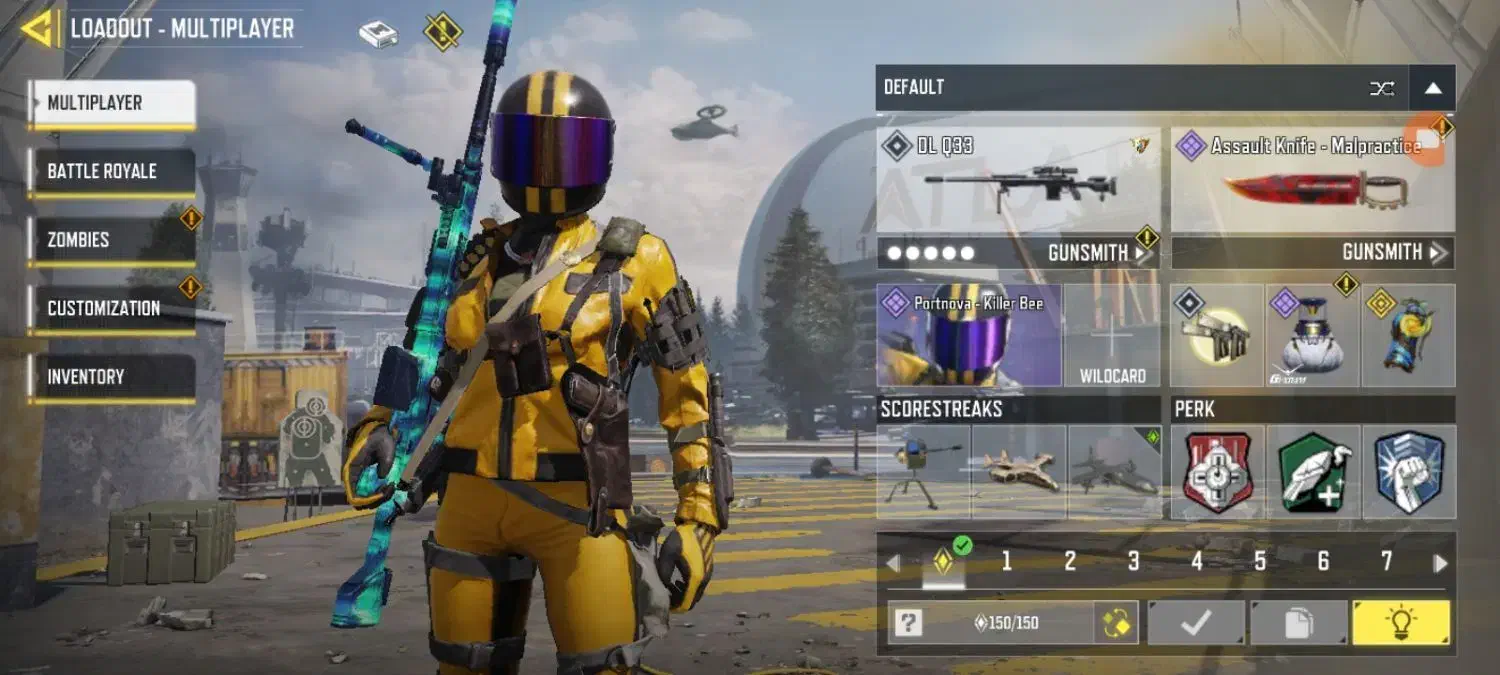Expand the Default loadout dropdown arrow
1500x675 pixels.
click(1433, 88)
